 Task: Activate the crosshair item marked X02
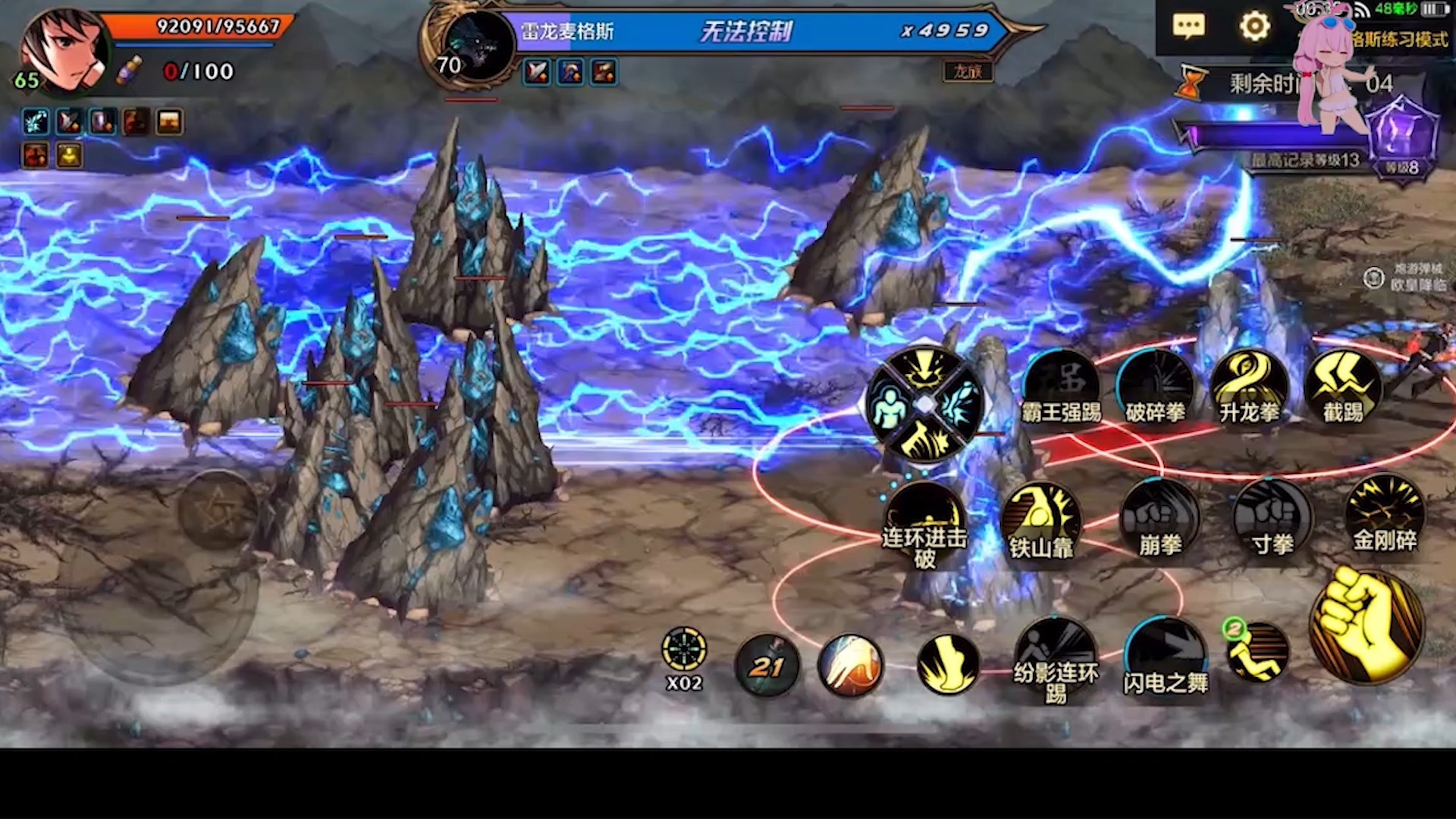click(684, 651)
